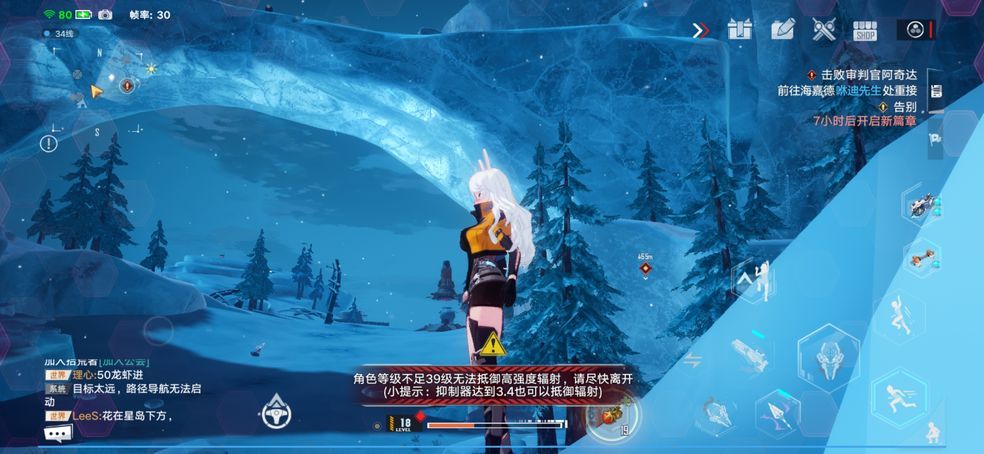The width and height of the screenshot is (984, 454).
Task: Open the SHOP store
Action: (x=865, y=30)
